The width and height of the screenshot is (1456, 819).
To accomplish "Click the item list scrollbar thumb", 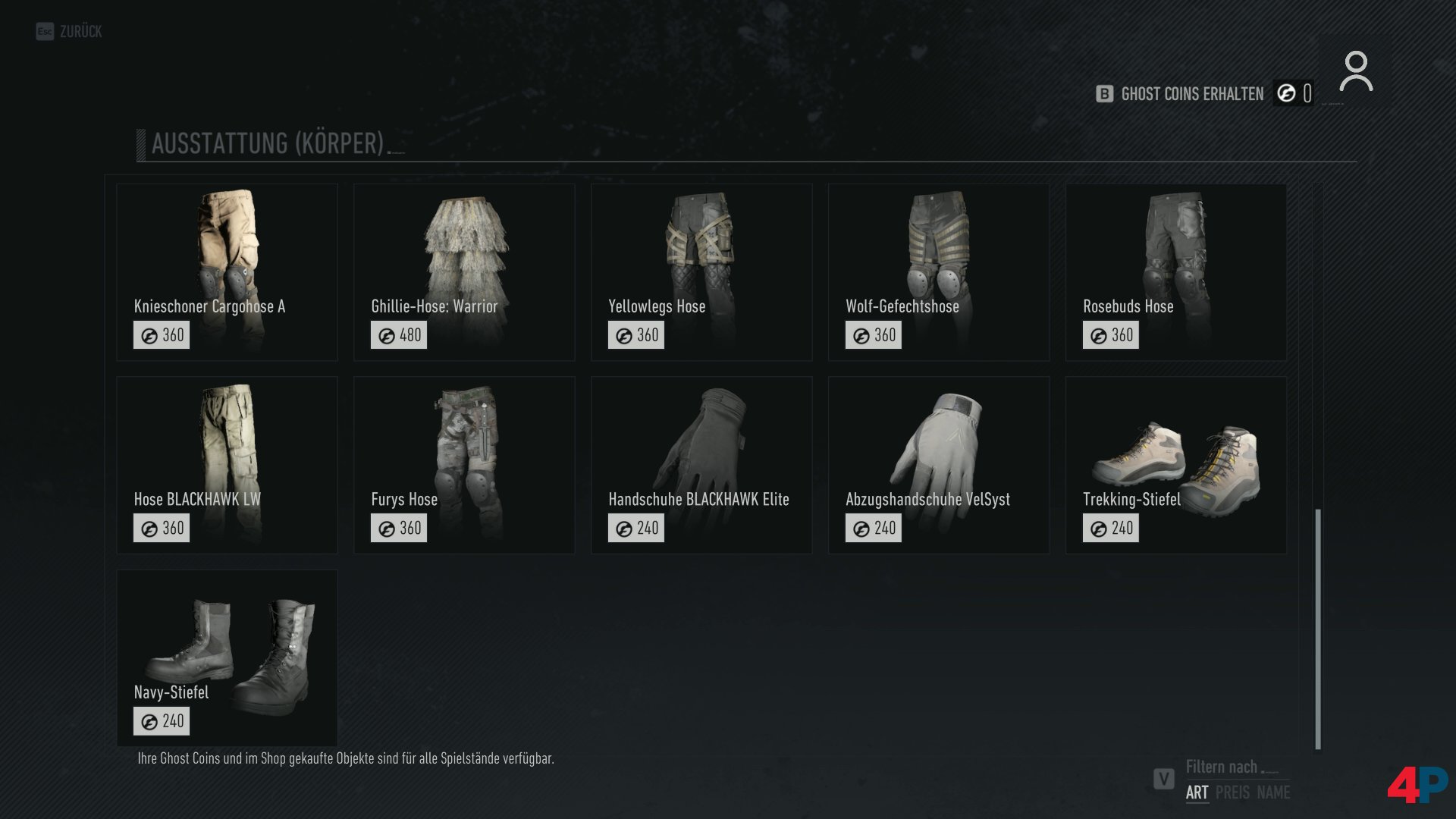I will coord(1318,629).
